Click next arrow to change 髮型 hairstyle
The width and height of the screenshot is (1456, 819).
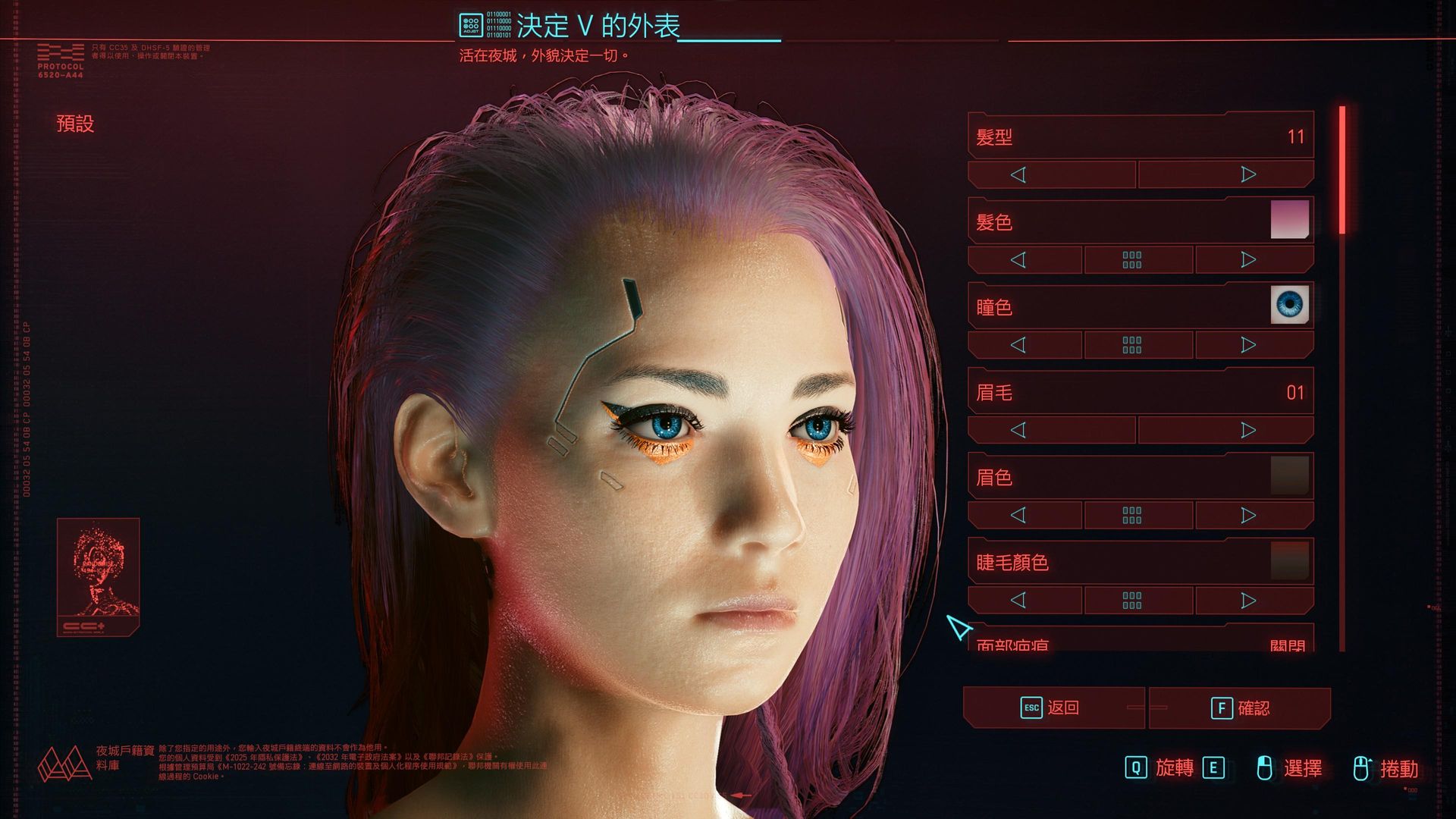pyautogui.click(x=1247, y=174)
